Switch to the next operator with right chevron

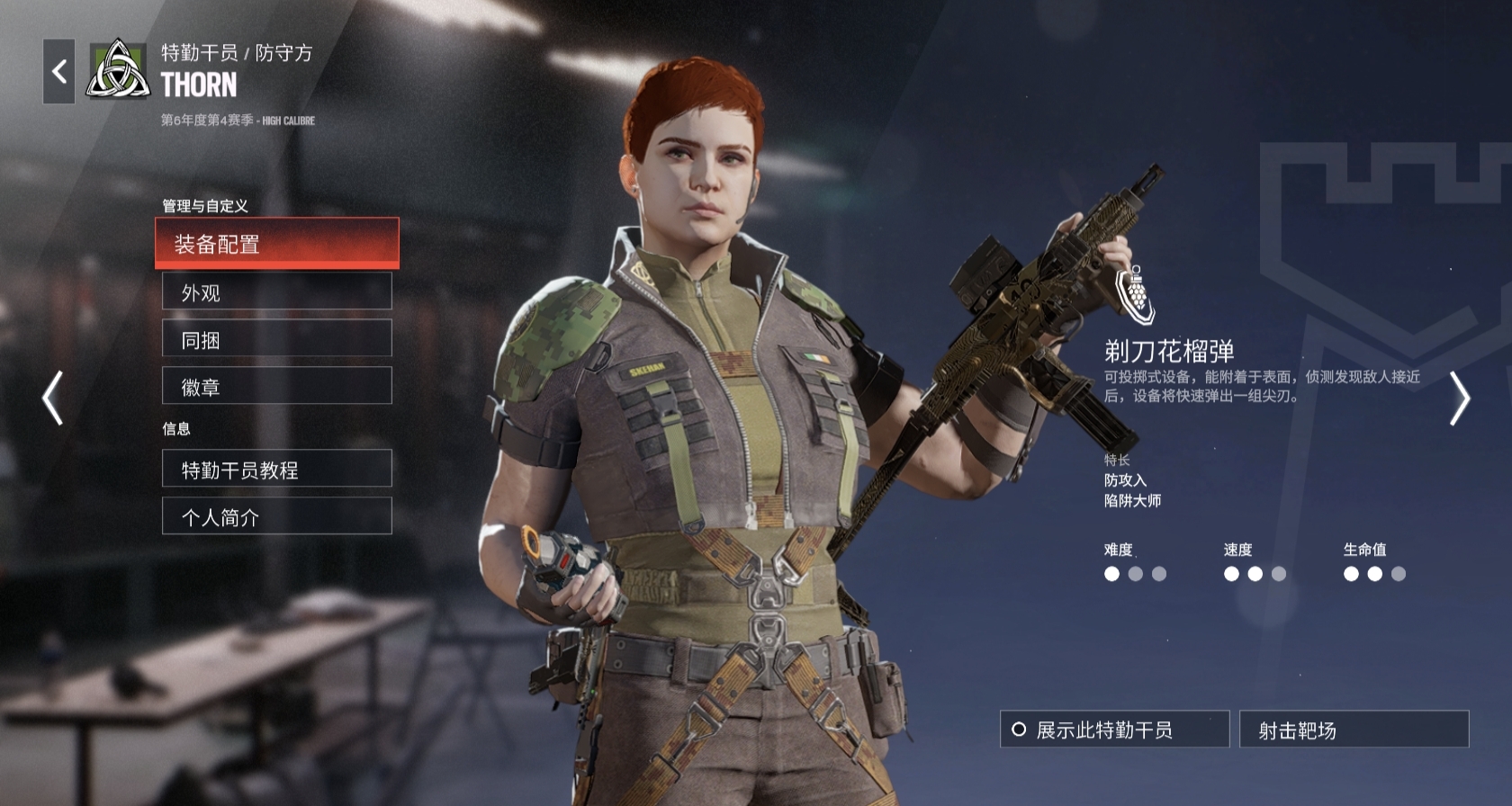tap(1459, 398)
